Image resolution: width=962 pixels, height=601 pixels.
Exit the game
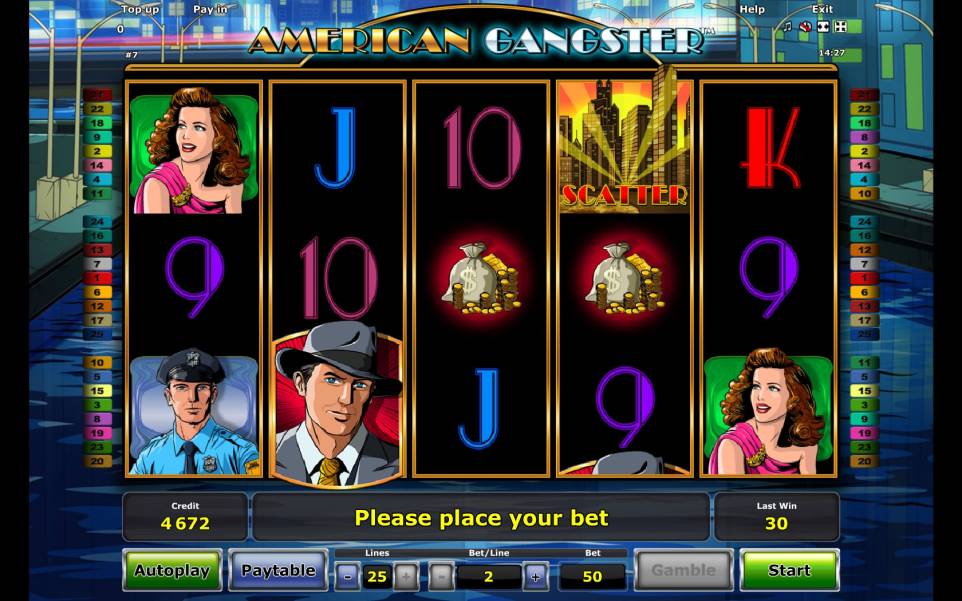tap(821, 9)
